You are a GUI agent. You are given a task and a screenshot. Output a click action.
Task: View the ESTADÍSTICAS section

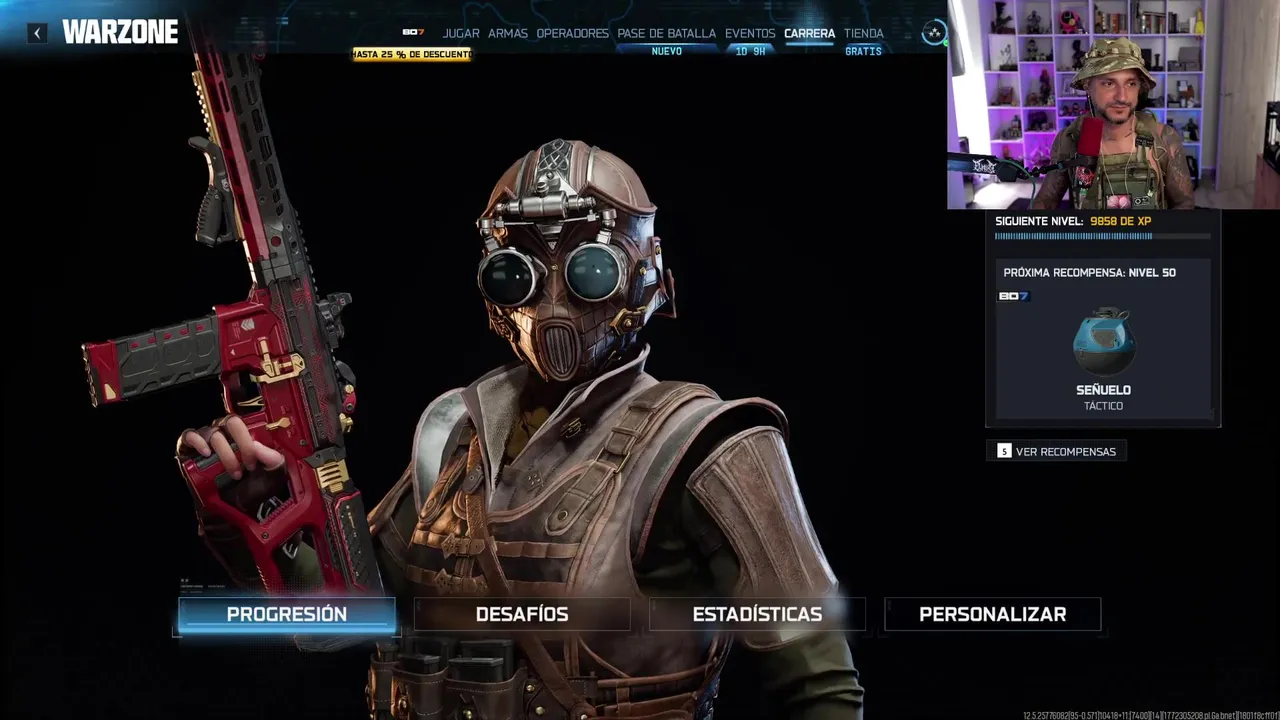757,614
